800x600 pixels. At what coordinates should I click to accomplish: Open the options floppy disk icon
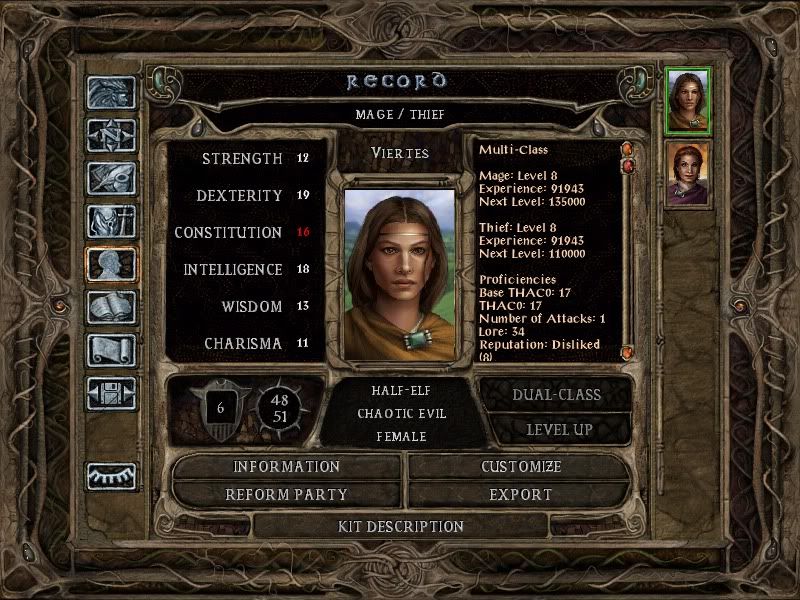pyautogui.click(x=112, y=393)
